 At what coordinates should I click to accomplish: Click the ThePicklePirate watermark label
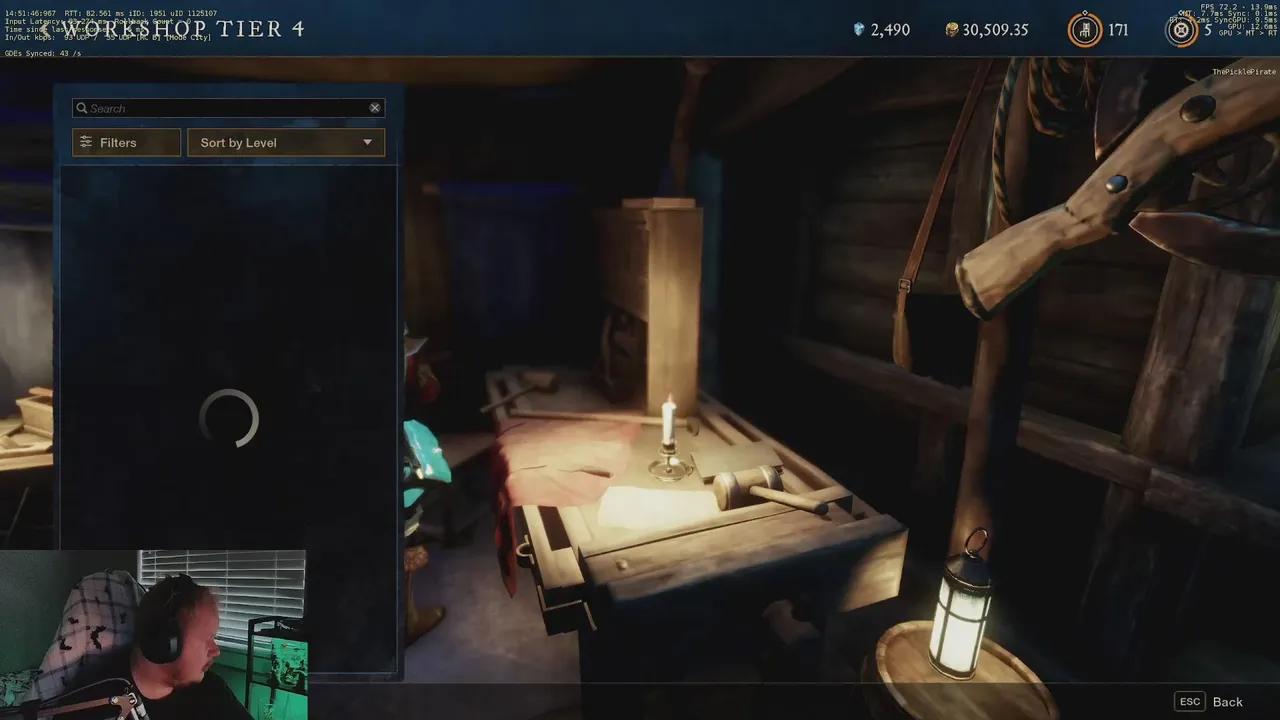pyautogui.click(x=1243, y=72)
